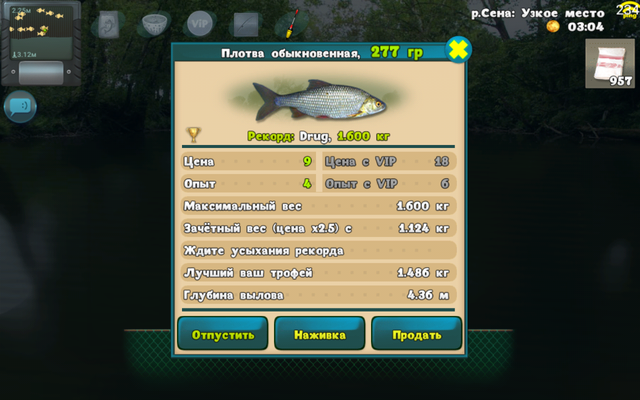Use the fish as bait with Наживка
The image size is (640, 400).
319,334
